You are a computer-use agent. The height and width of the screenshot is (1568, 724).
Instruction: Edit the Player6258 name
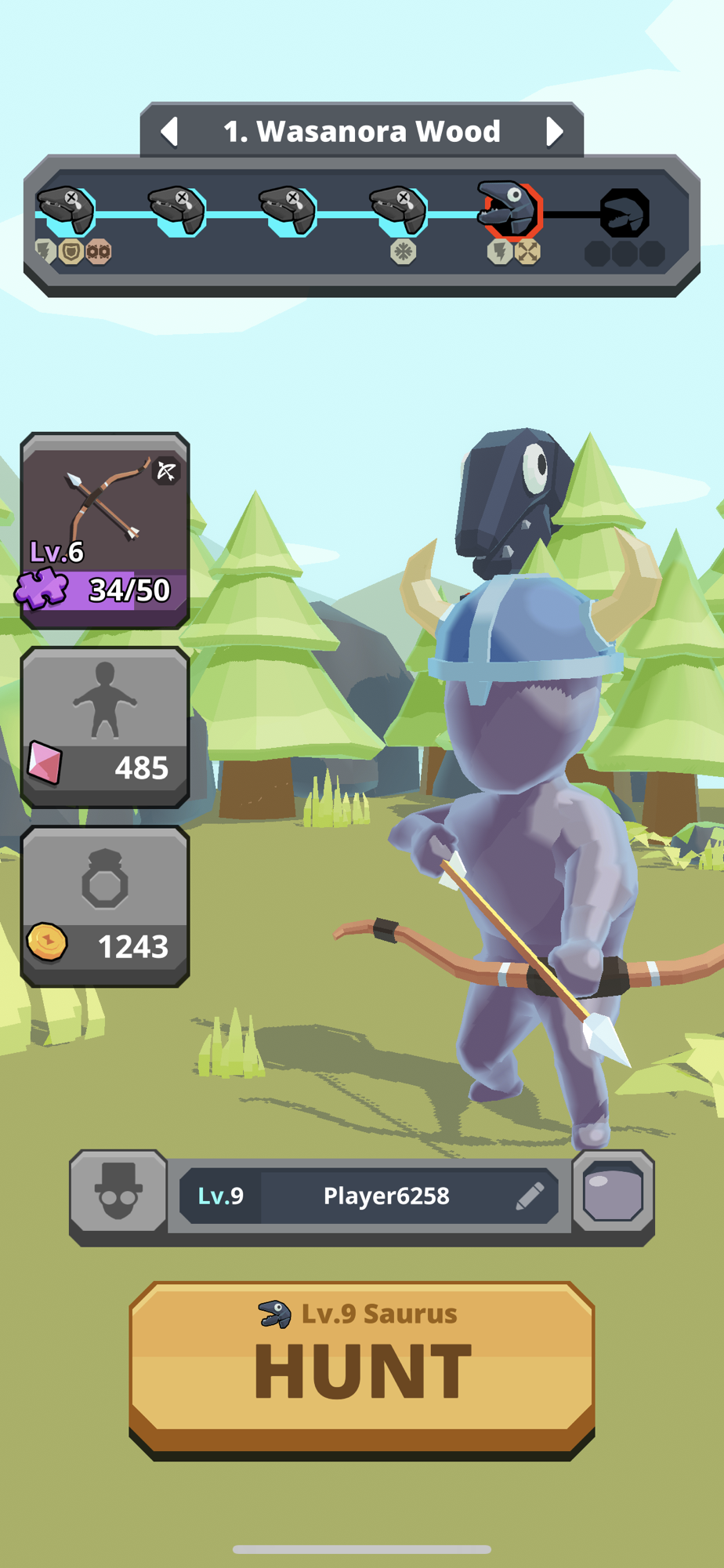tap(530, 1196)
